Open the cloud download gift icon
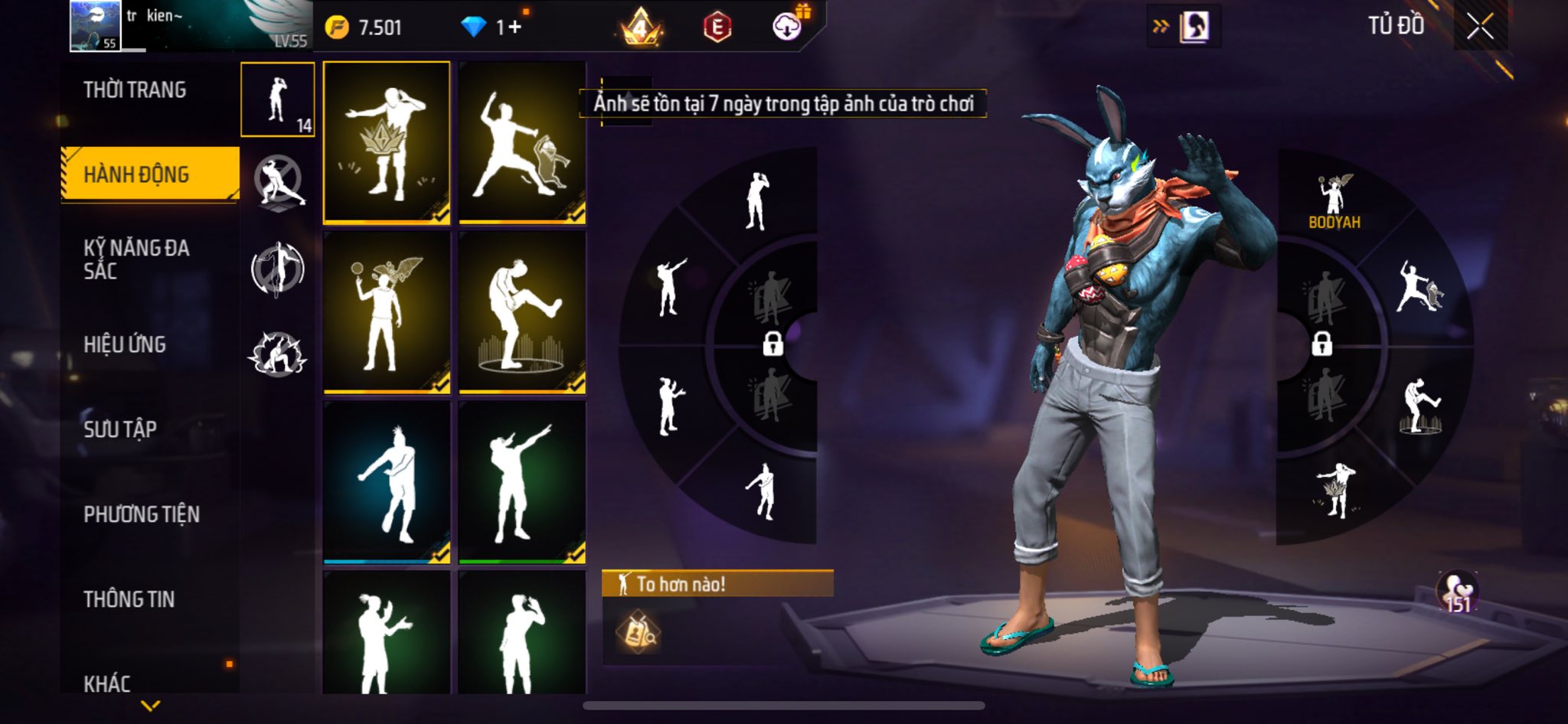 [787, 26]
